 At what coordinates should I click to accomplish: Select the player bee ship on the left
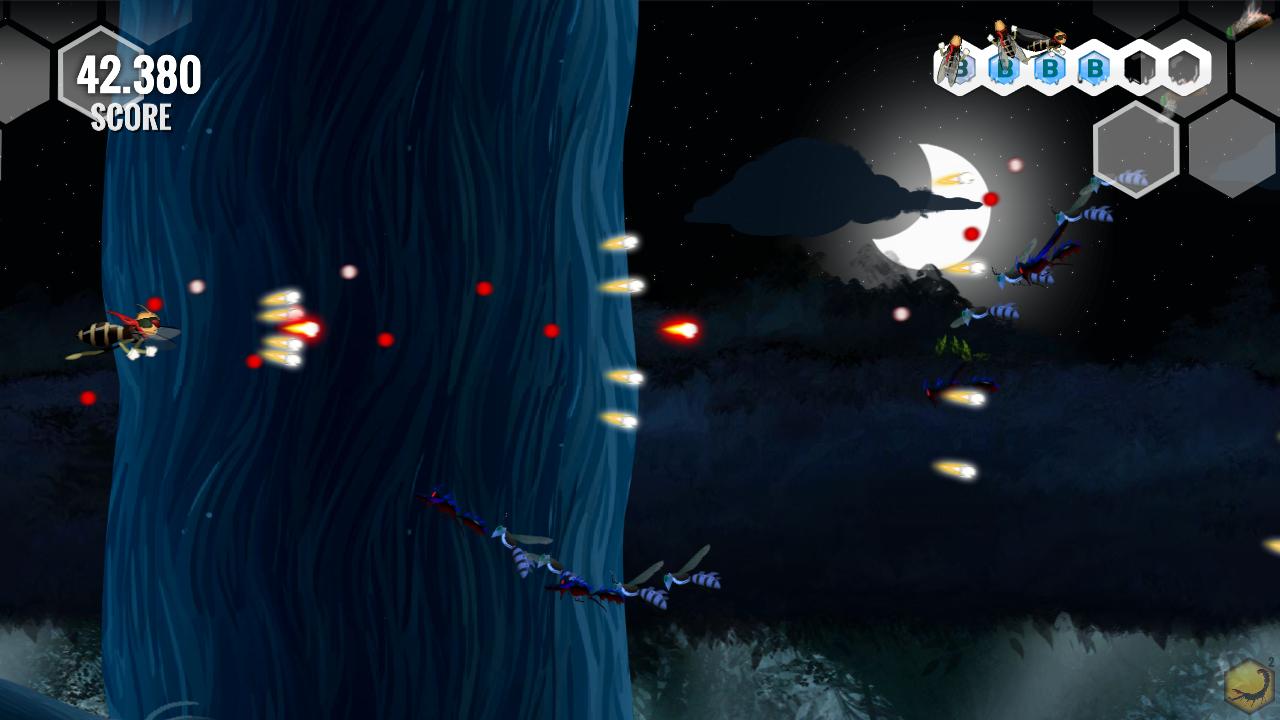coord(125,330)
